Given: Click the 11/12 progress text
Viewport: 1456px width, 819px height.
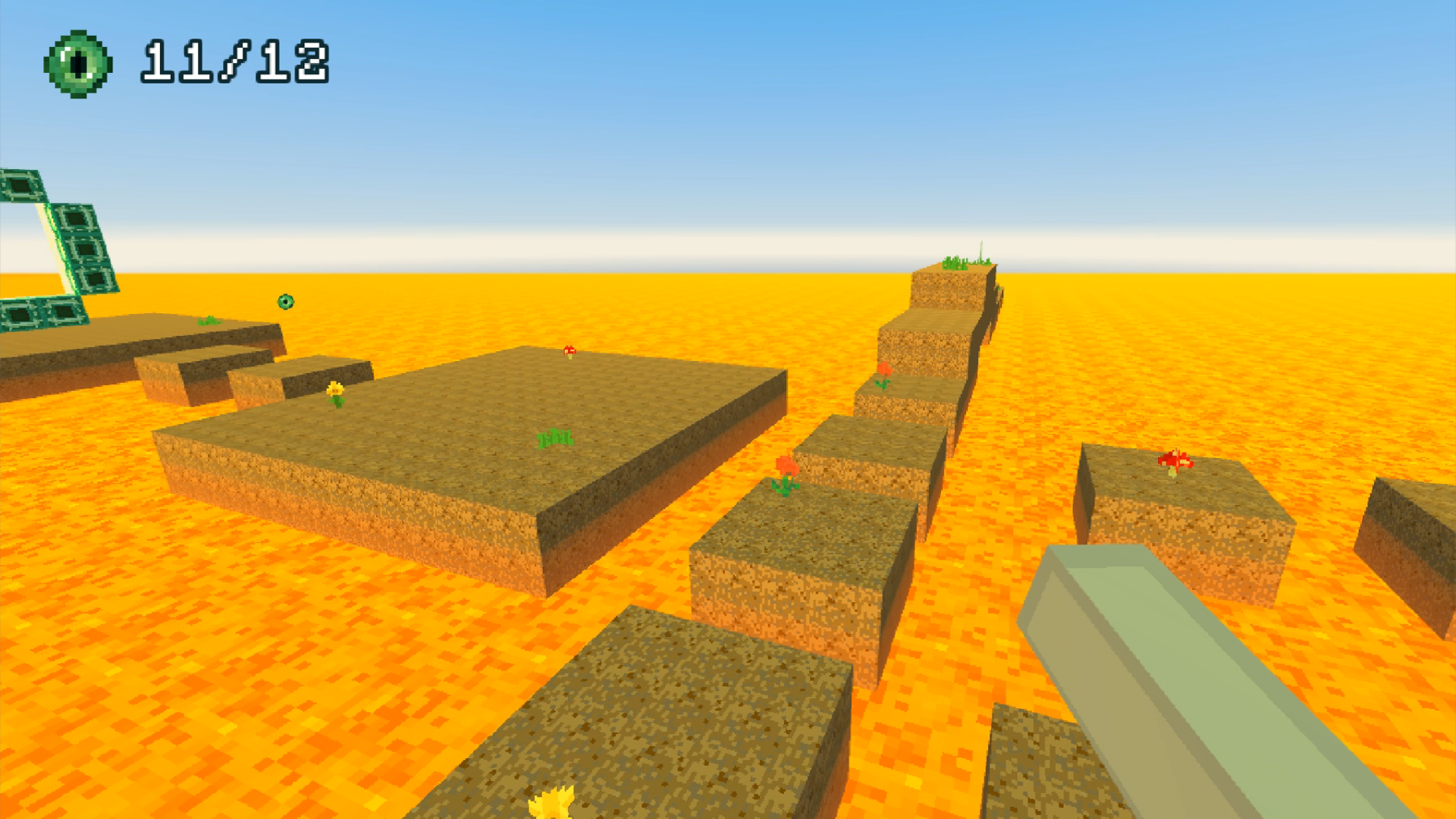Looking at the screenshot, I should 235,61.
